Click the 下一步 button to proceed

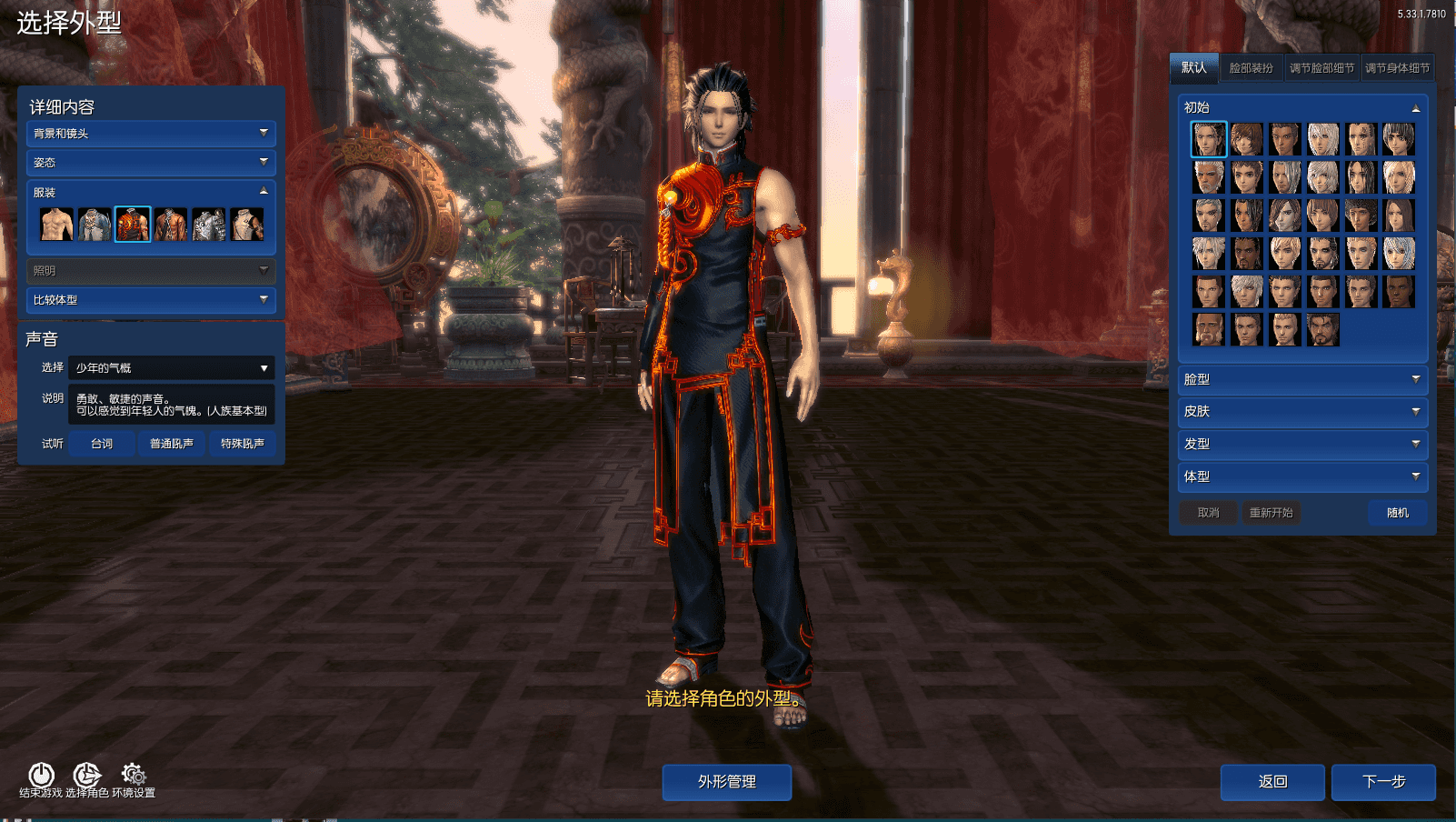1385,781
